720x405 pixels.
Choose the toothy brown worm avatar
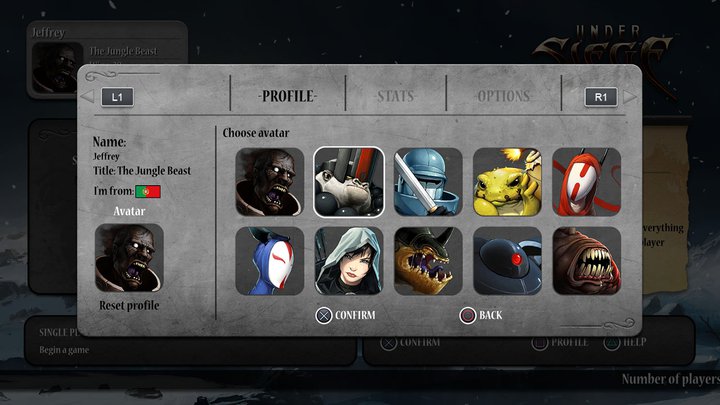586,261
